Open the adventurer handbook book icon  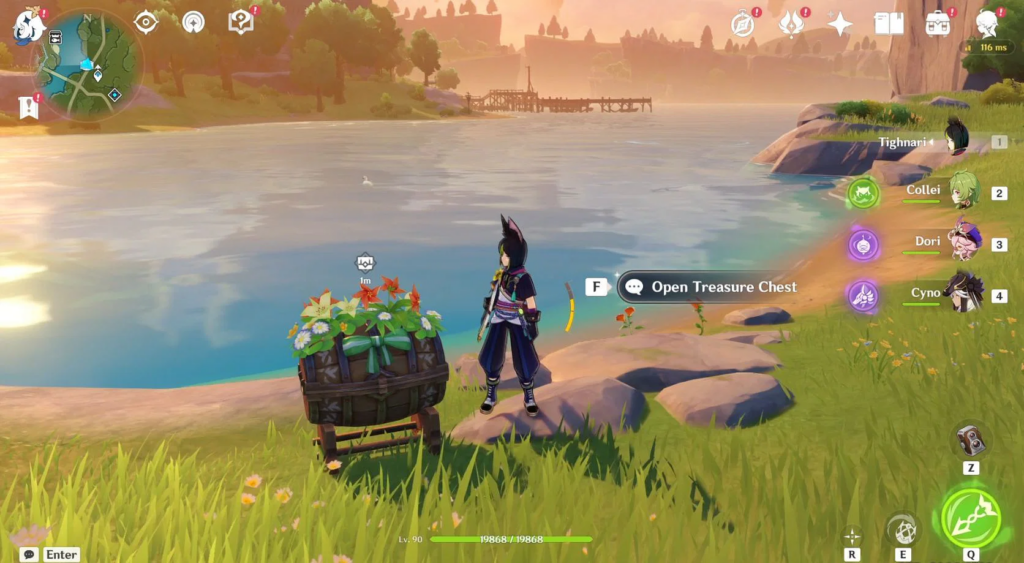[x=888, y=23]
